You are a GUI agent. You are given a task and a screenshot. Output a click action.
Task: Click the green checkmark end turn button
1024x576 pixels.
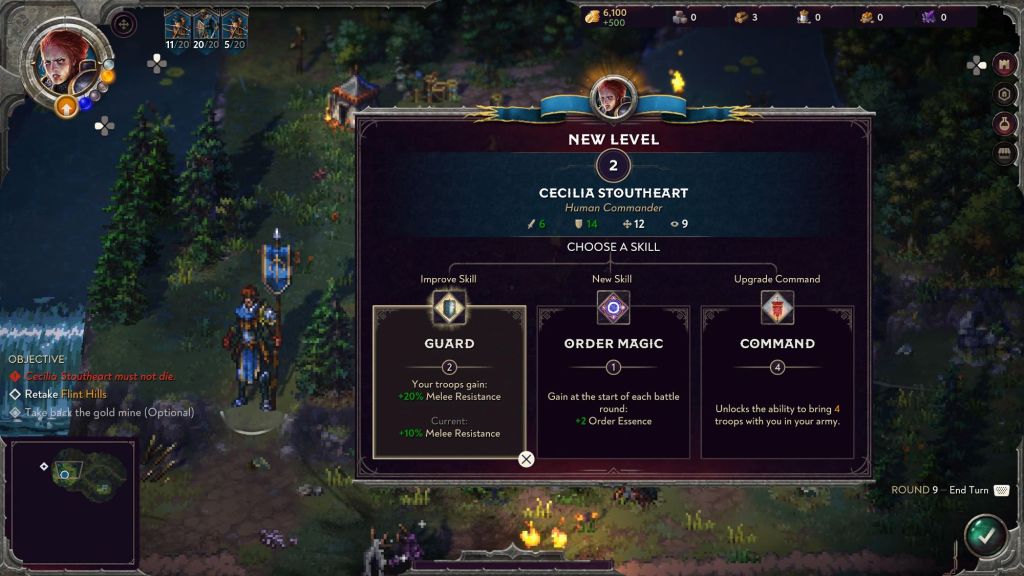(x=985, y=534)
